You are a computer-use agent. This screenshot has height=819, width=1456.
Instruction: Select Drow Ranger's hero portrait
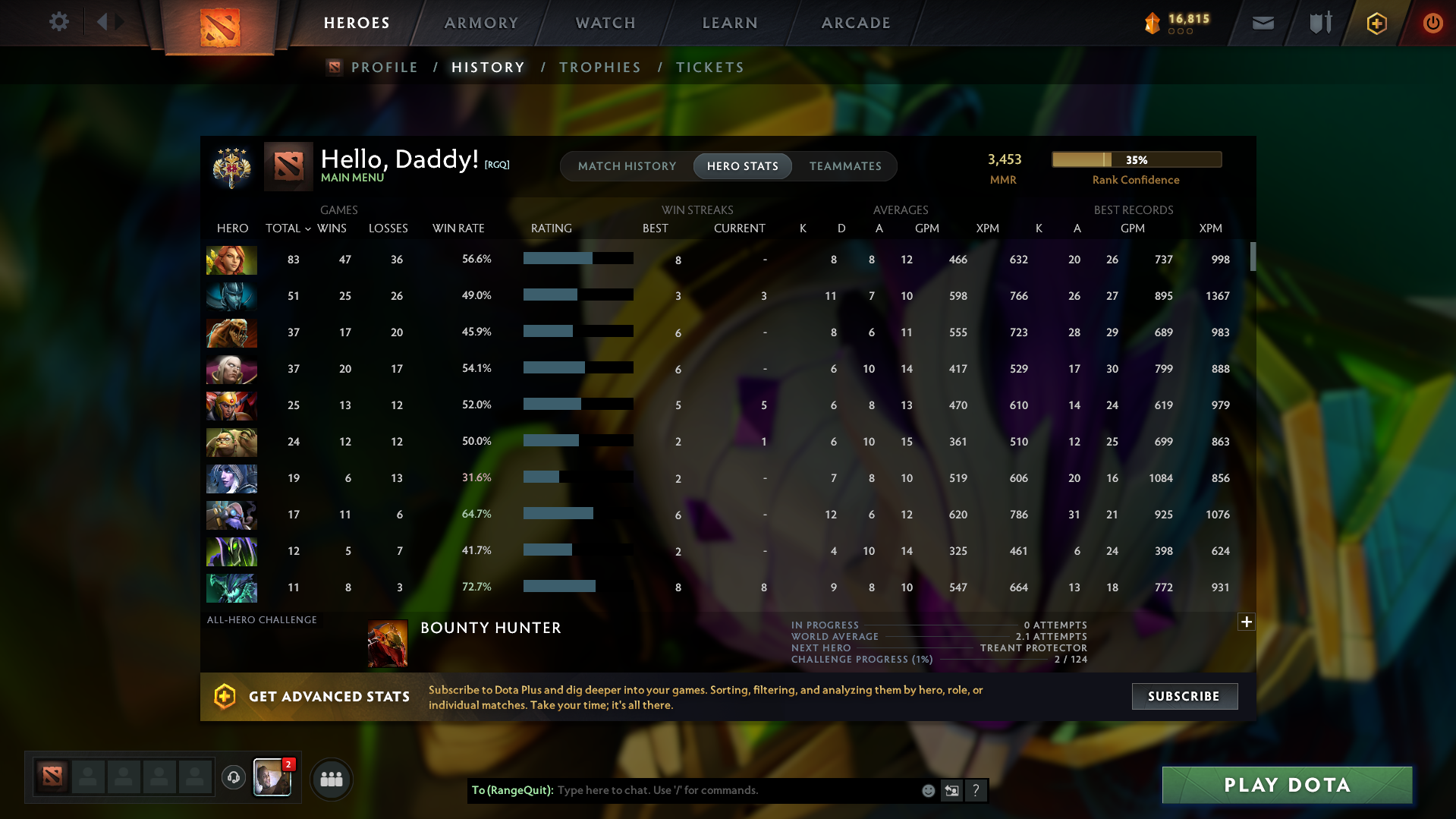(x=231, y=478)
